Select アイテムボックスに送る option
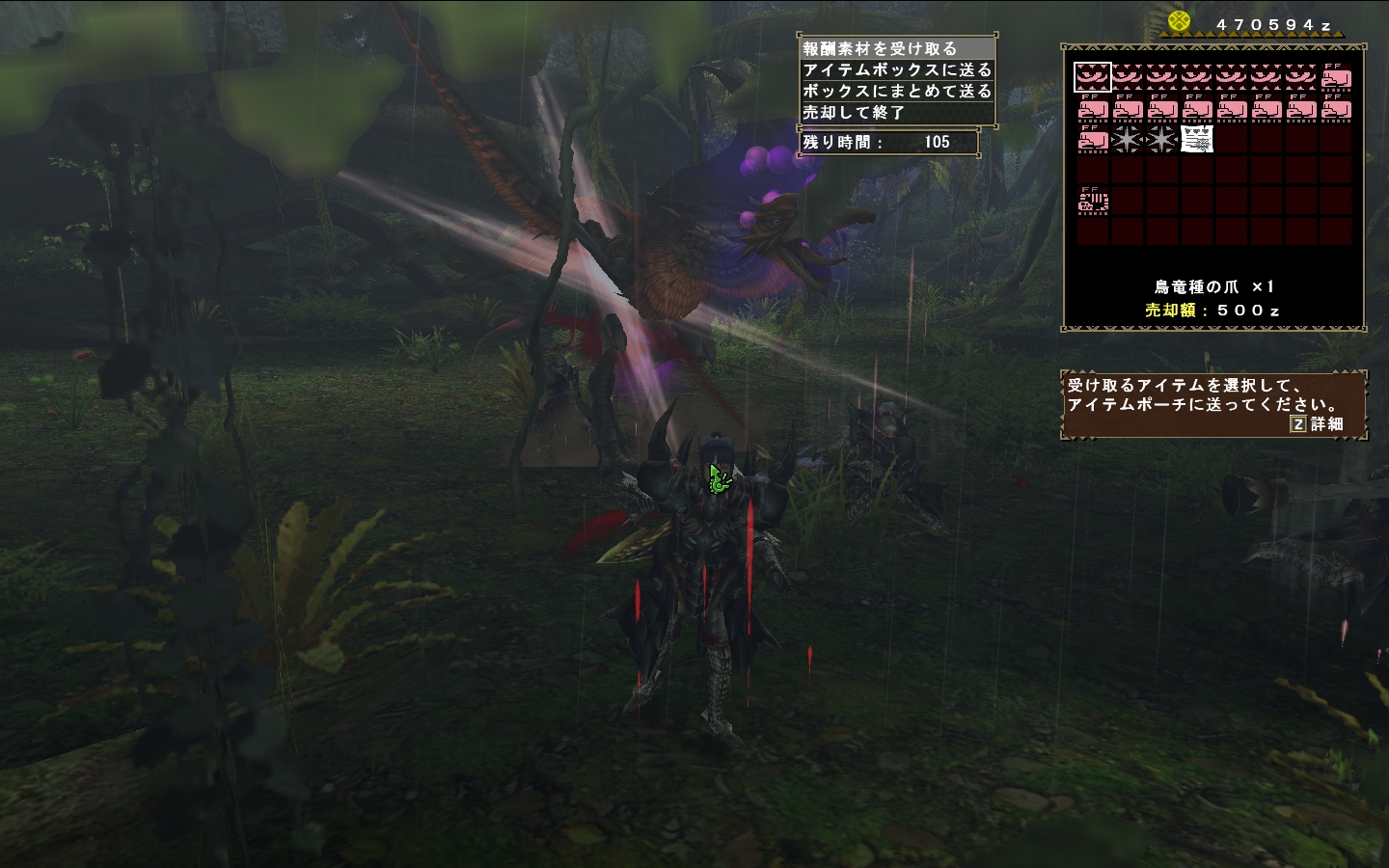 pyautogui.click(x=897, y=69)
